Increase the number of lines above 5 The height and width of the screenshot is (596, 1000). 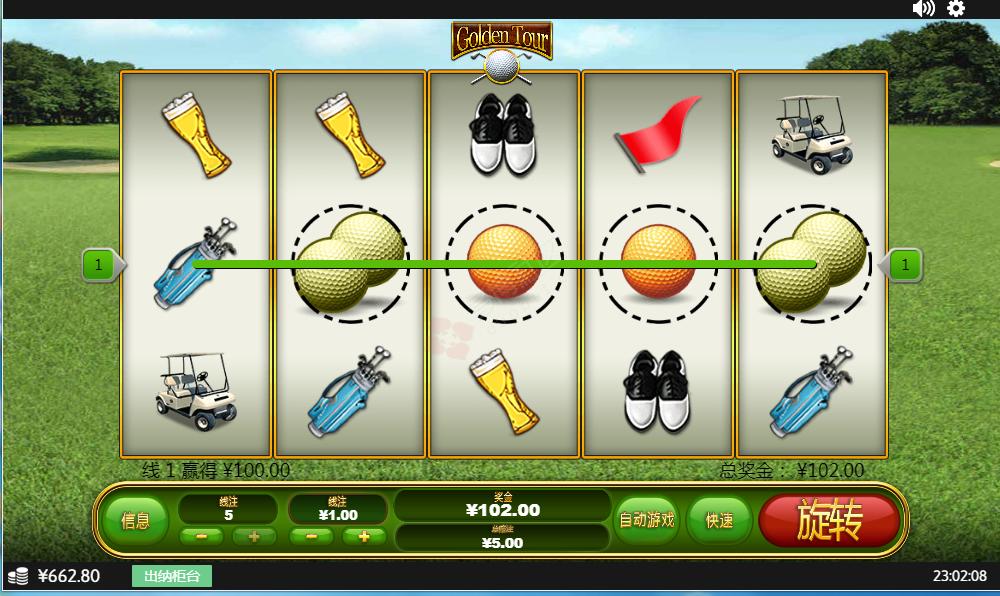pos(254,536)
